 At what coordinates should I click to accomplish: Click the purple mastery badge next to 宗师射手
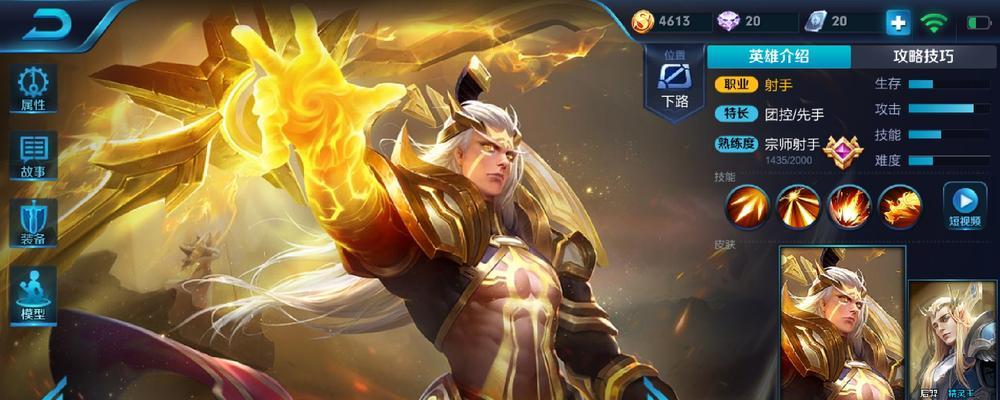843,150
